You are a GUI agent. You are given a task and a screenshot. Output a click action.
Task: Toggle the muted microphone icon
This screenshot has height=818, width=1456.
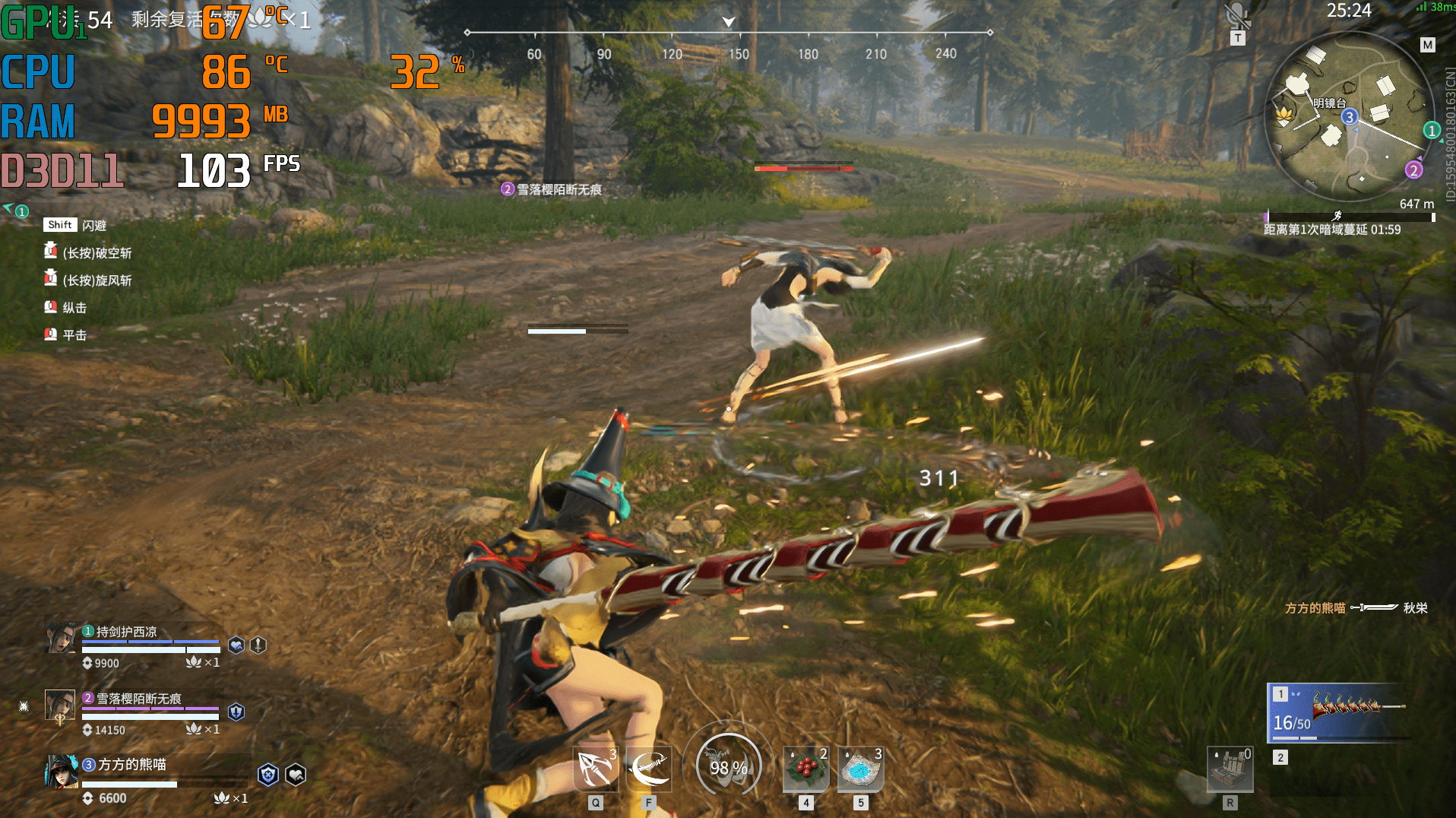(x=1238, y=16)
